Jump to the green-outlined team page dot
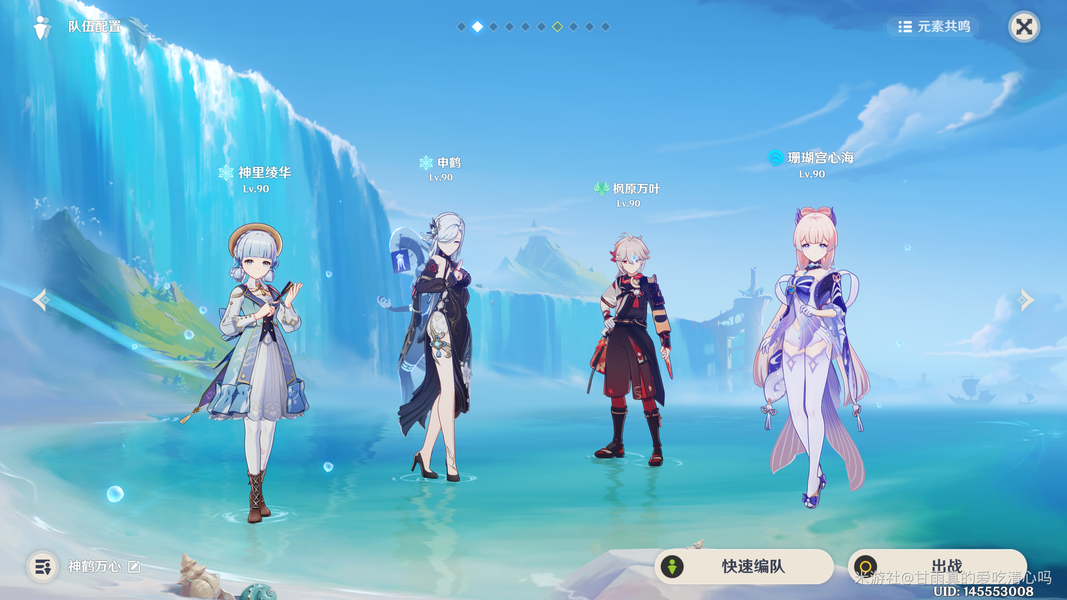1067x600 pixels. click(557, 27)
